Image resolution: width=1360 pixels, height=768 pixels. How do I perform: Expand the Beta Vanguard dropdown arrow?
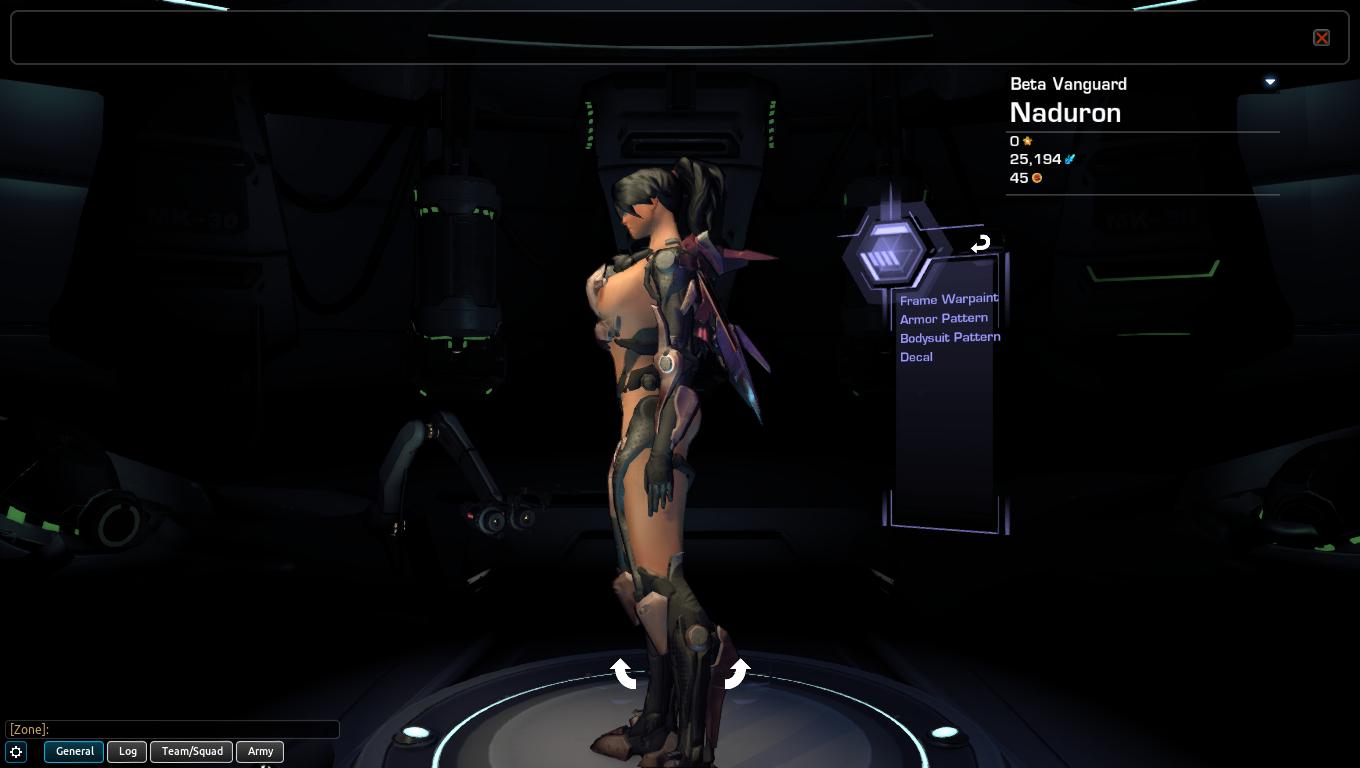[1270, 82]
